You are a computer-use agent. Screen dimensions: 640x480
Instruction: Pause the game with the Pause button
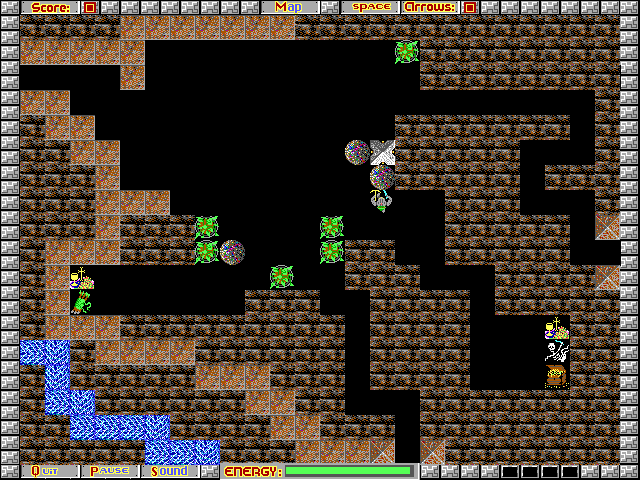click(111, 471)
